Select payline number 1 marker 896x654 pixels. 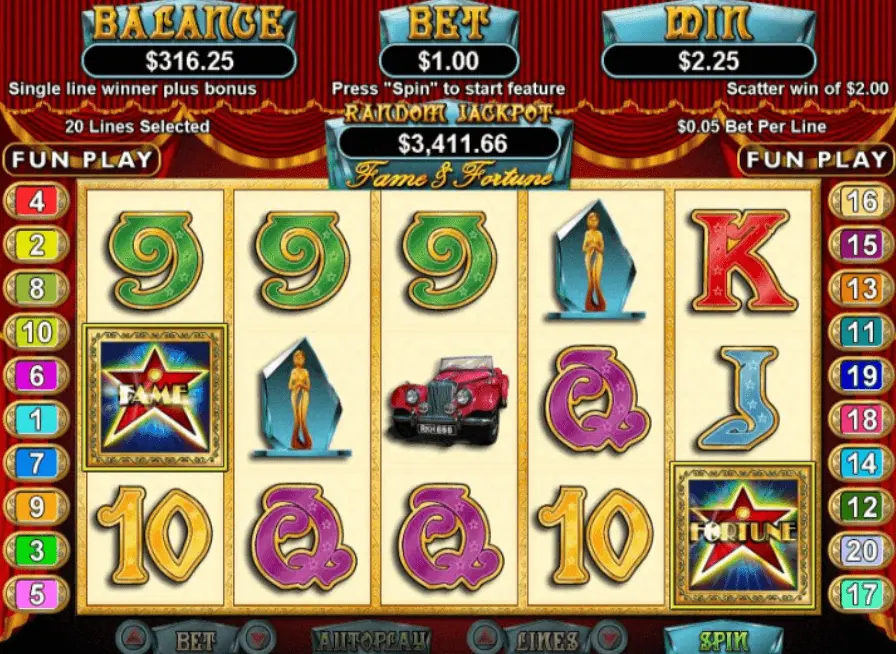(x=37, y=420)
